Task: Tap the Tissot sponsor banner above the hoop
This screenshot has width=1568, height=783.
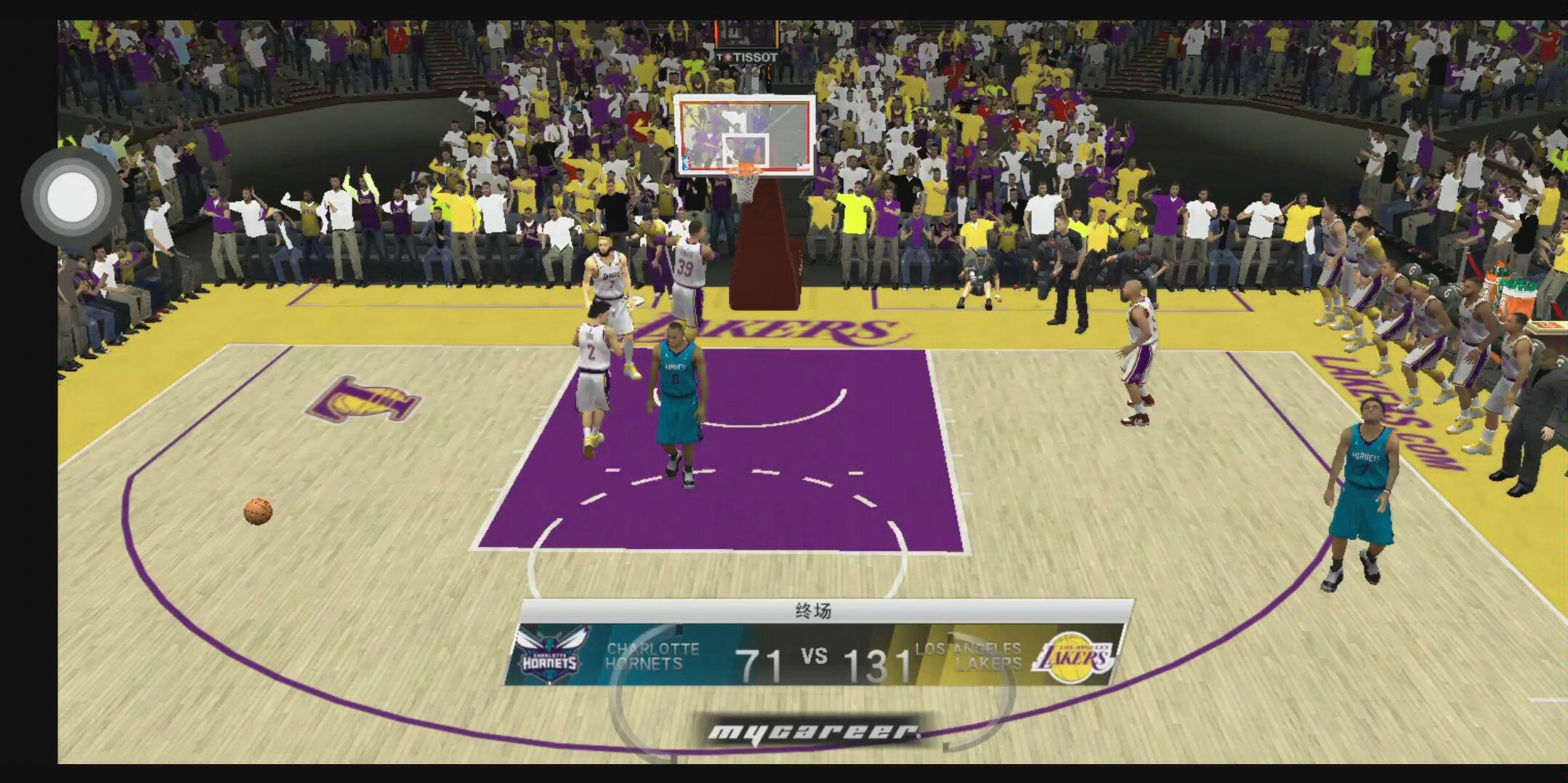Action: tap(746, 54)
